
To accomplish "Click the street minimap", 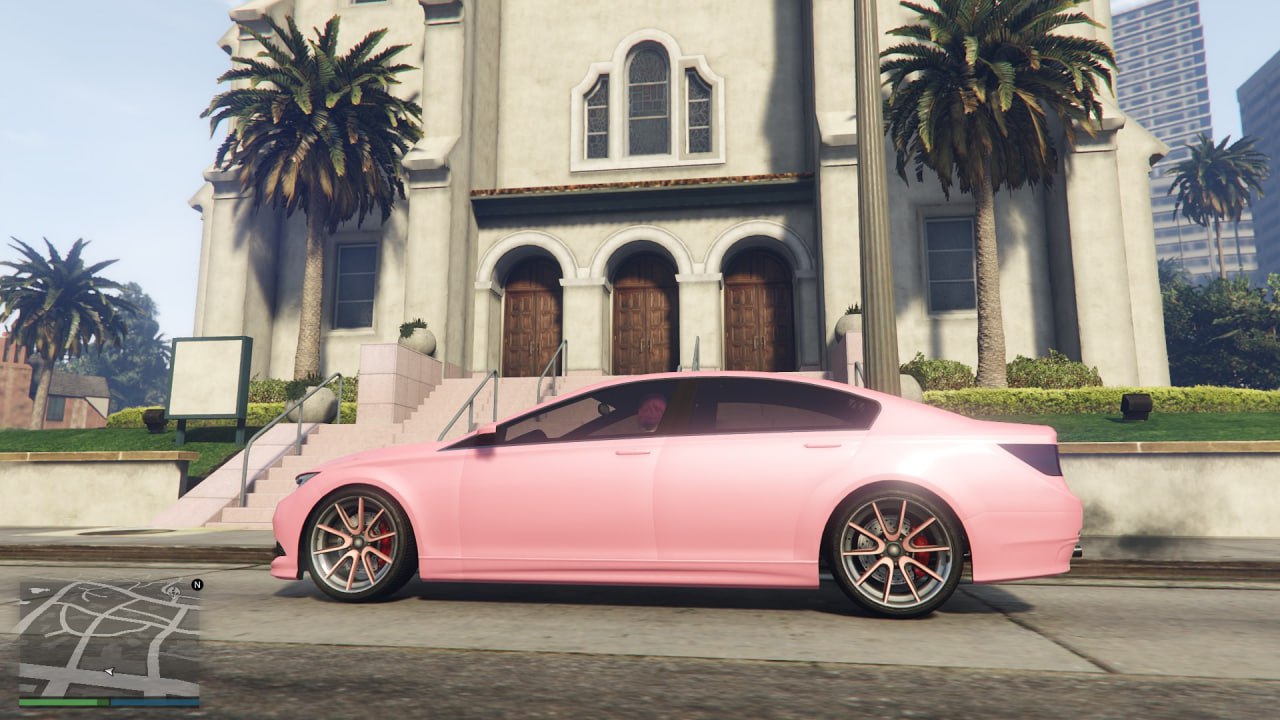I will click(x=109, y=637).
